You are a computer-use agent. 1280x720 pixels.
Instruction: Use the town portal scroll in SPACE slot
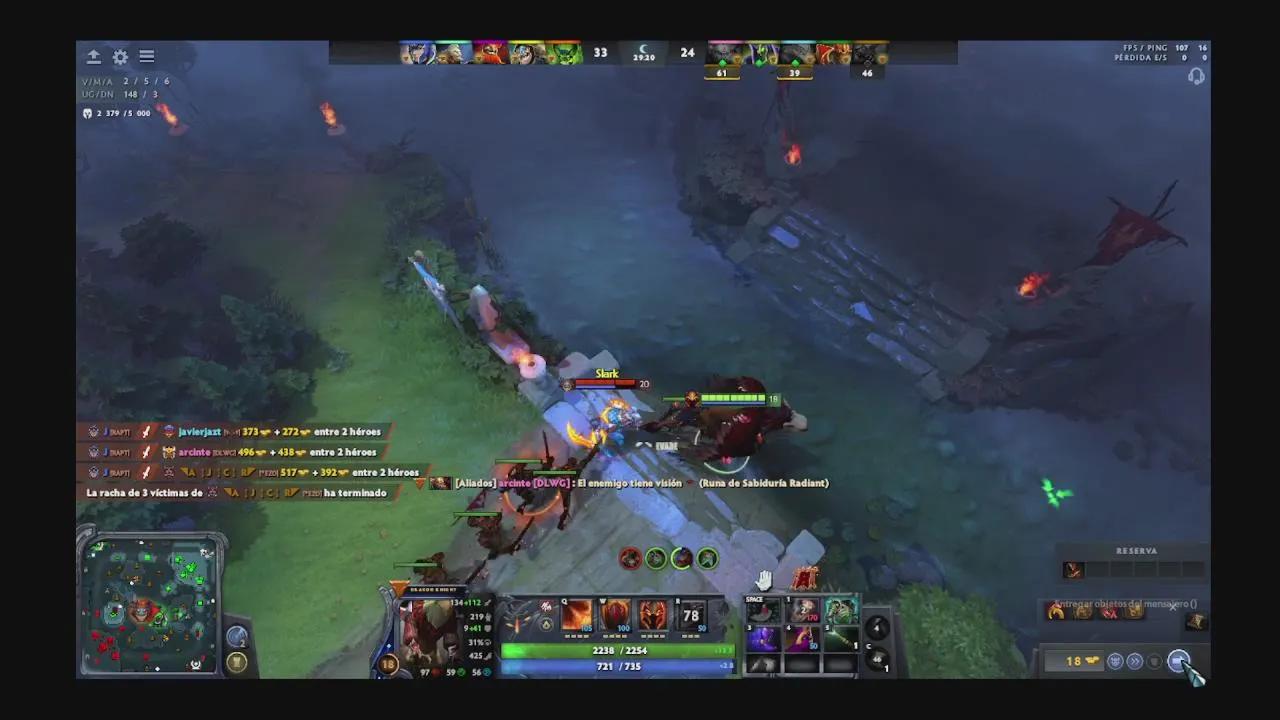click(x=763, y=611)
